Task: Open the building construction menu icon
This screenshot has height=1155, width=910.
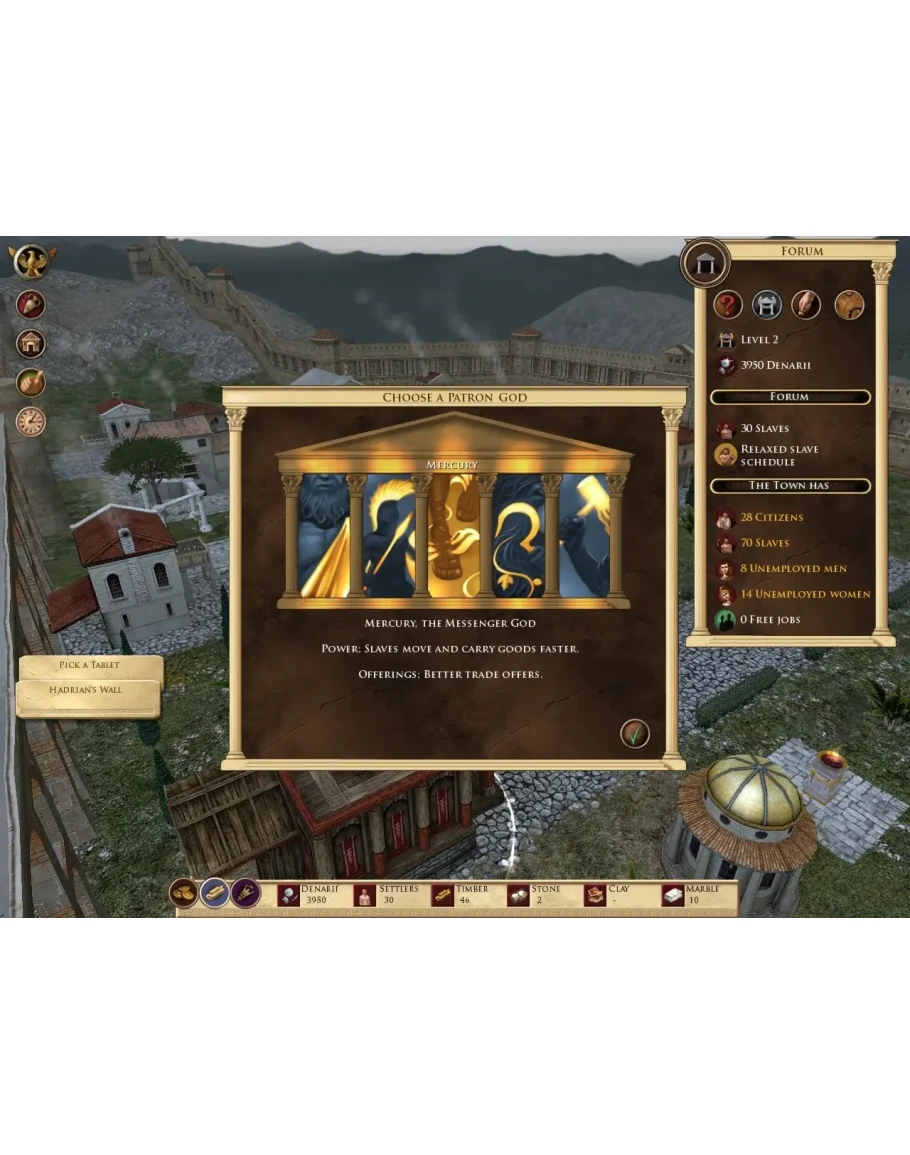Action: [x=31, y=343]
